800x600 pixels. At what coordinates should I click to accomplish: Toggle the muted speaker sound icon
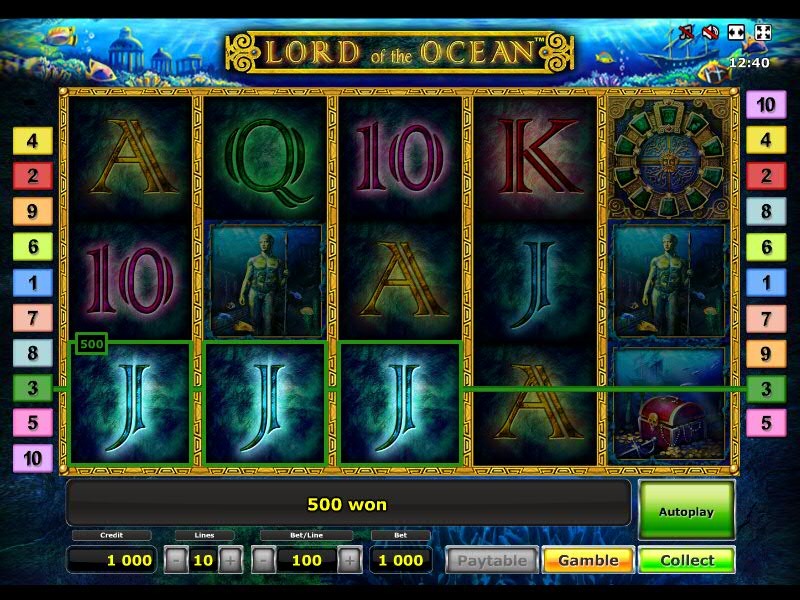[710, 33]
